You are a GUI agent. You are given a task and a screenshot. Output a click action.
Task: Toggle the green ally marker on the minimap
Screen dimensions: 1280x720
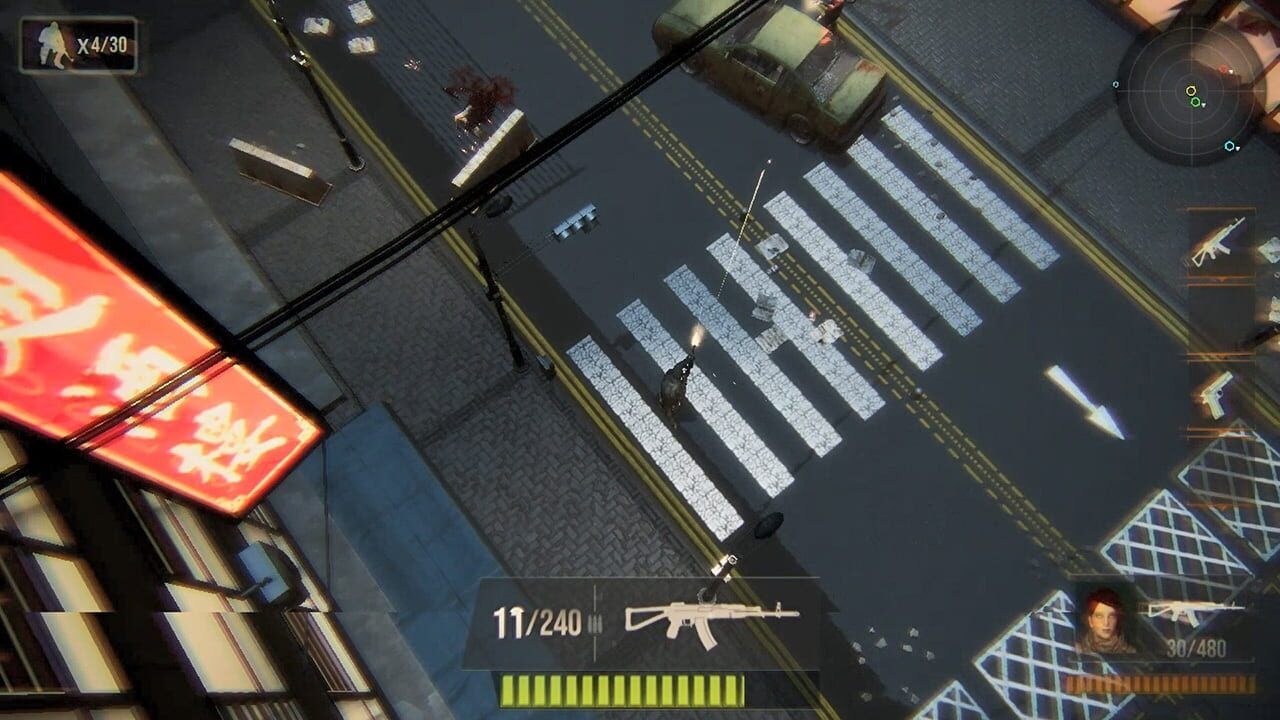[1195, 102]
